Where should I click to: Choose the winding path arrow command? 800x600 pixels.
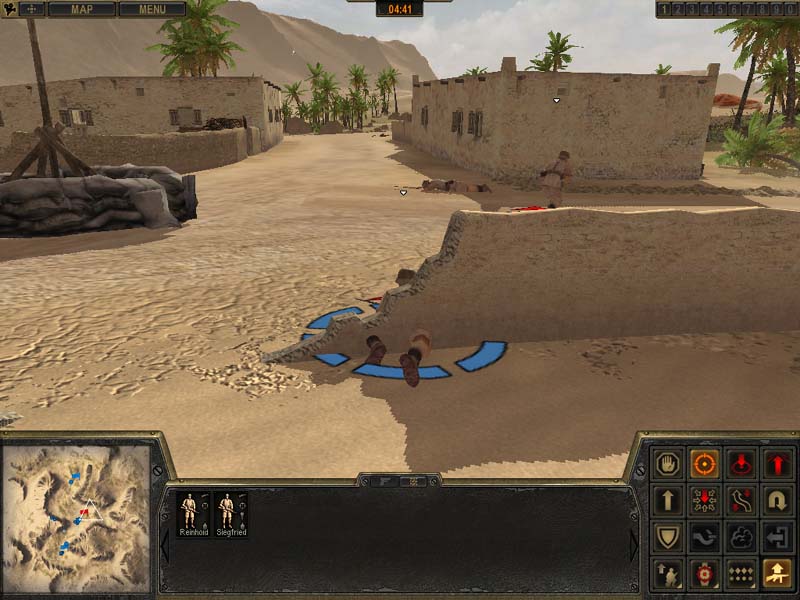(x=741, y=500)
